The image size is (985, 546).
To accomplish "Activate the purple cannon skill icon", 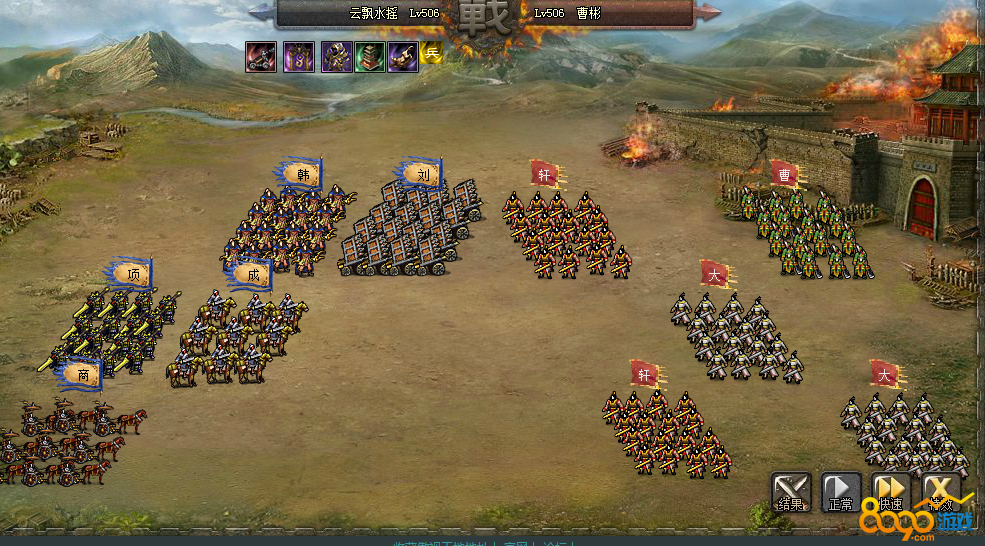I will click(403, 57).
